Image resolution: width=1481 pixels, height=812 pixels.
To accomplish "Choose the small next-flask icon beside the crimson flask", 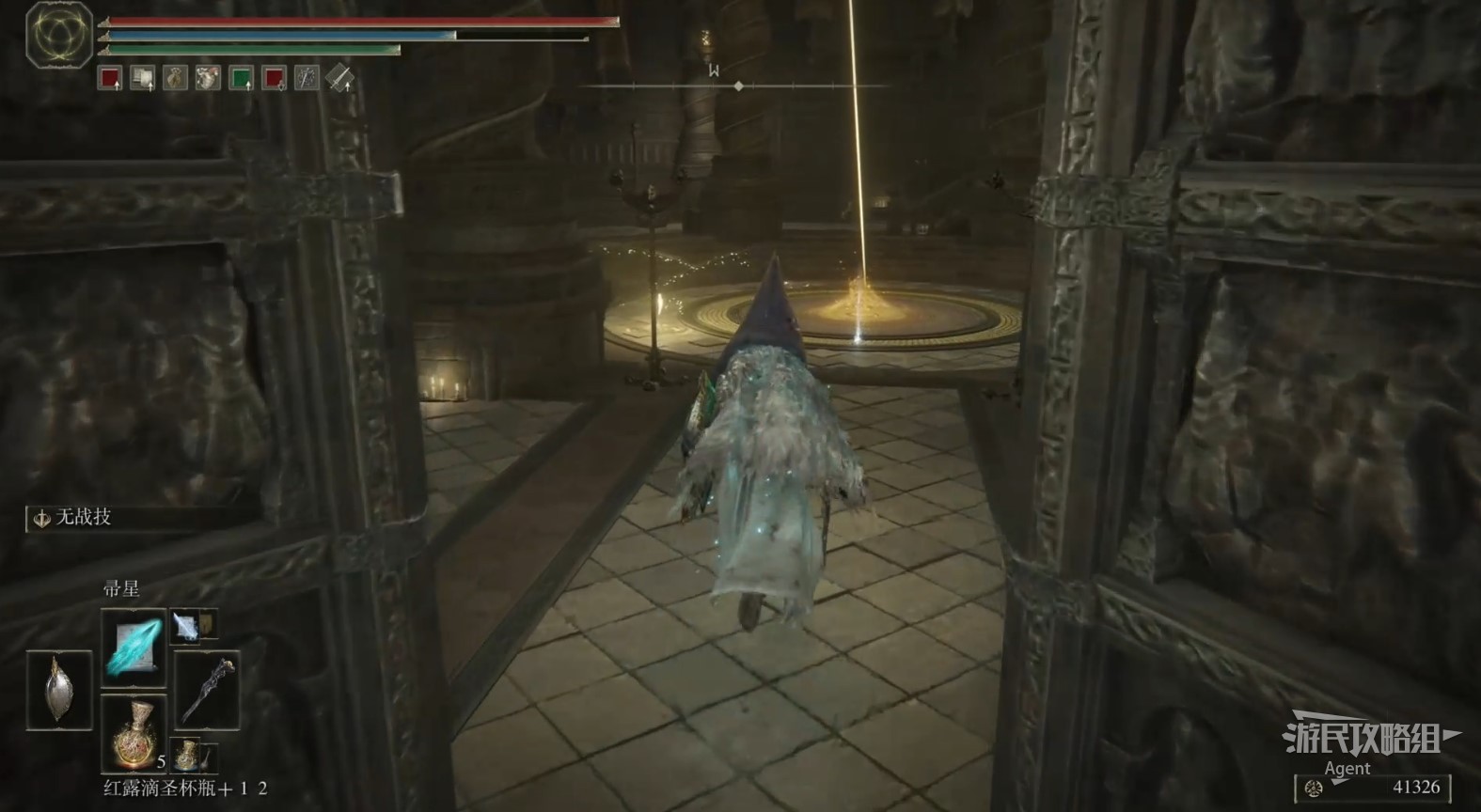I will (x=189, y=755).
